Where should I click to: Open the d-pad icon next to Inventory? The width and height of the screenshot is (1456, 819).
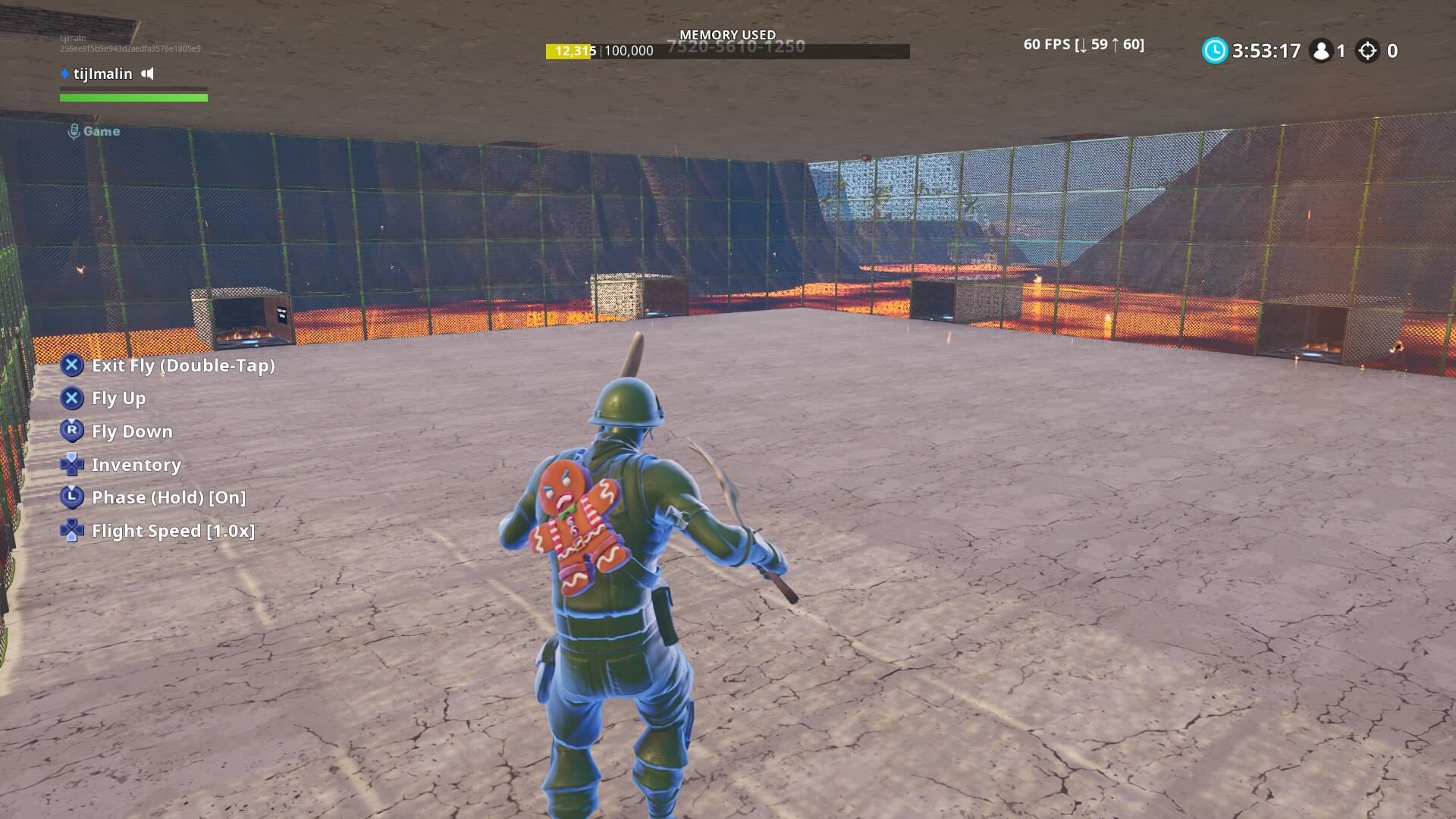point(72,464)
